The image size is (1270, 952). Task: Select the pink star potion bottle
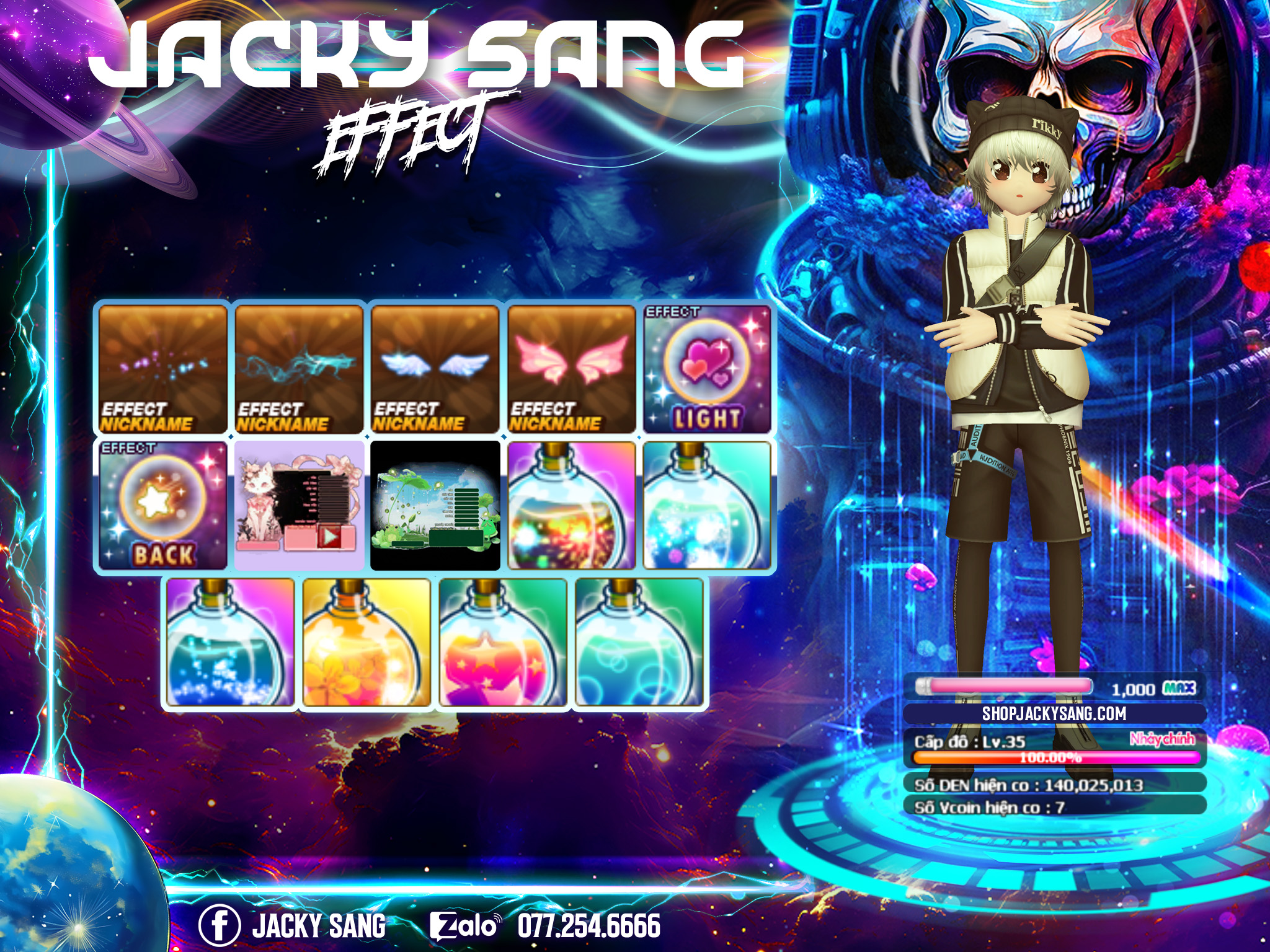click(x=503, y=642)
